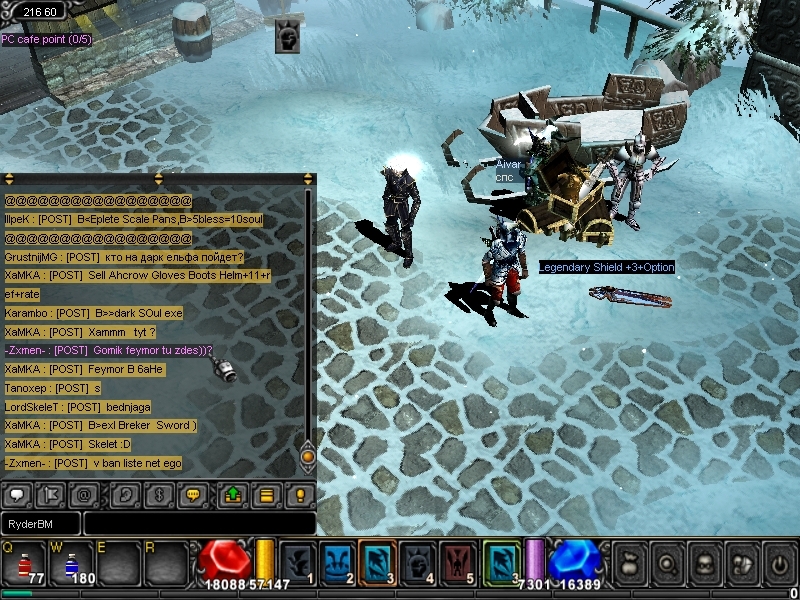Click the yellow speech bubble button

[x=194, y=494]
